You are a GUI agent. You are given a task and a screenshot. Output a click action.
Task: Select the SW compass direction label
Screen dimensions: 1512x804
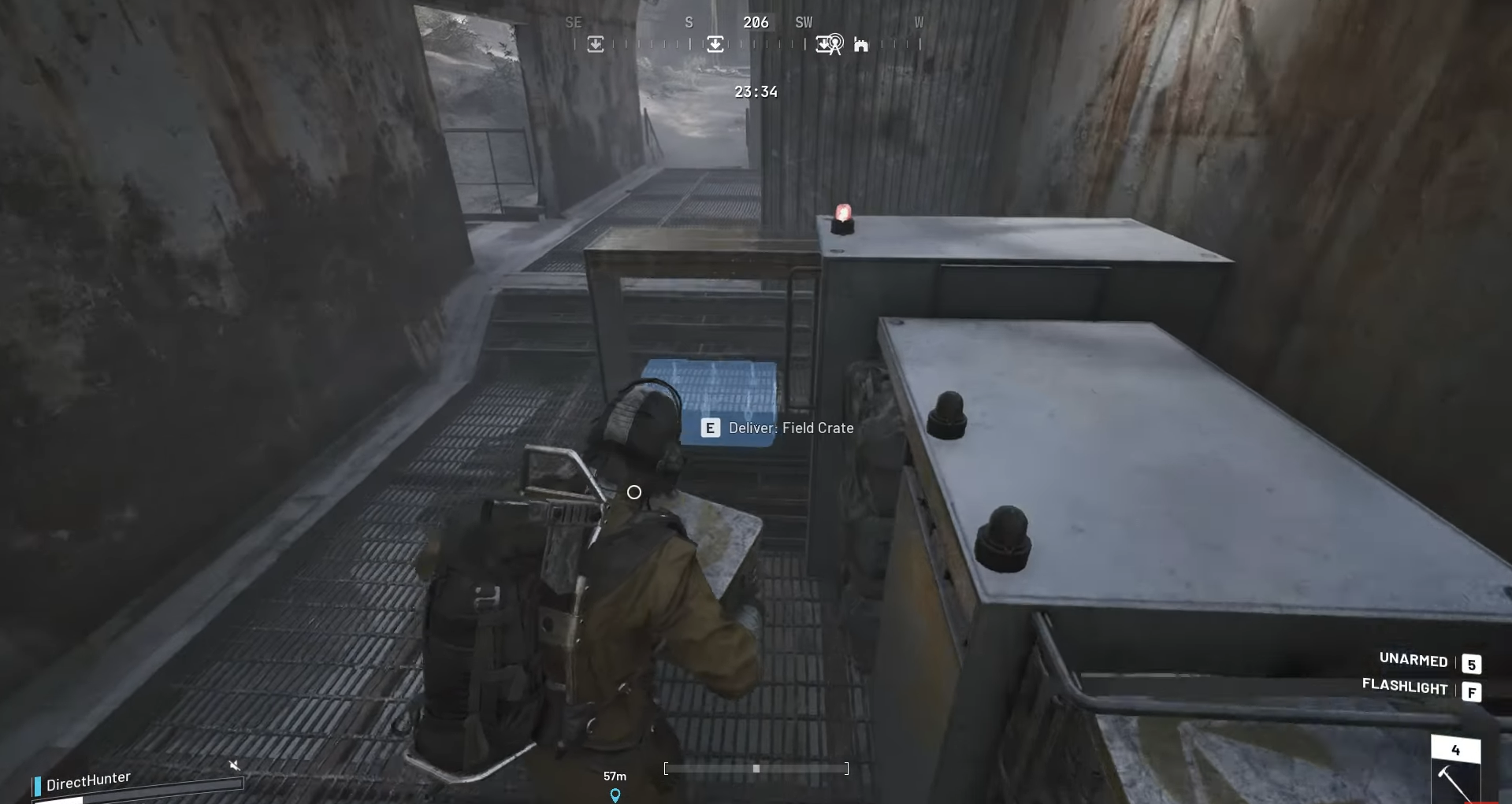[804, 22]
